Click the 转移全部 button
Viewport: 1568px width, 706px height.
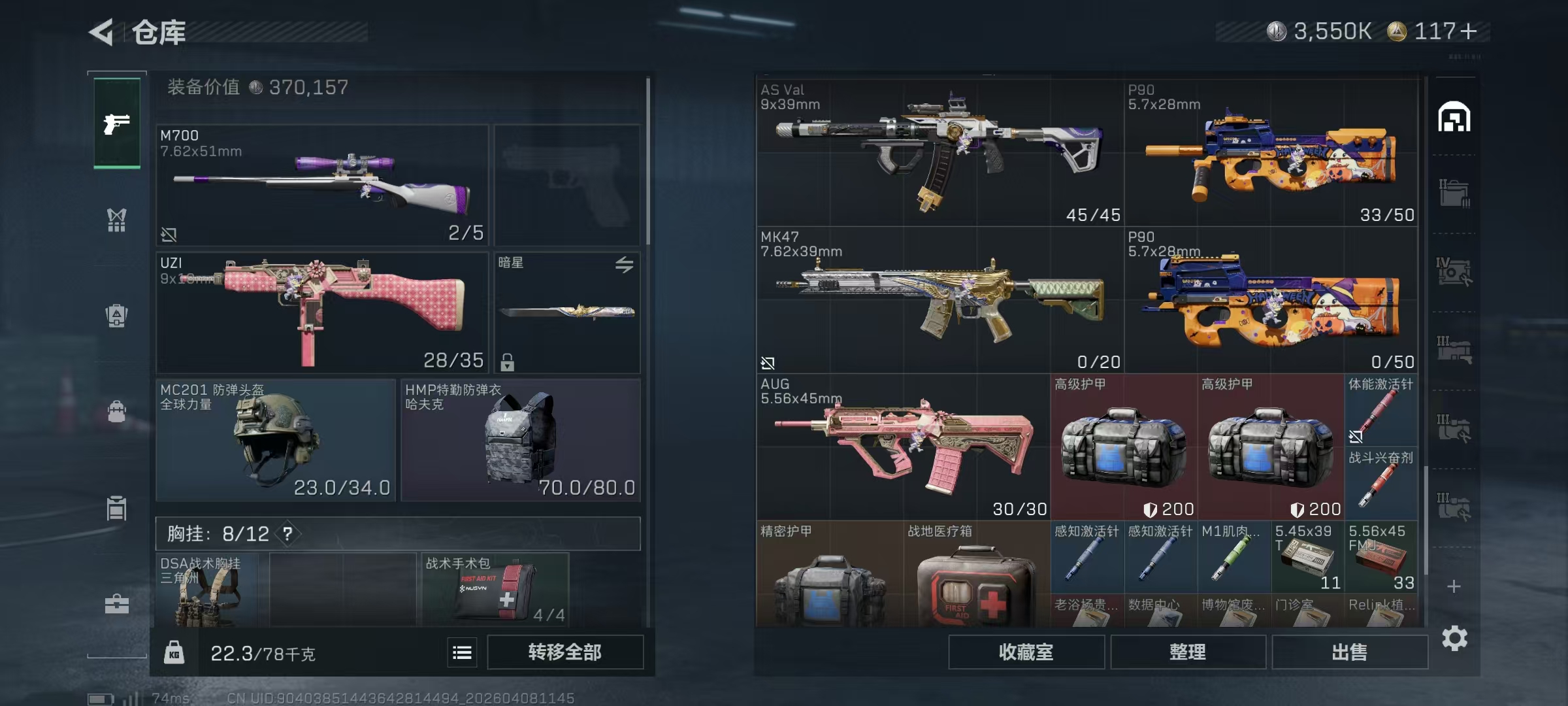pos(564,652)
